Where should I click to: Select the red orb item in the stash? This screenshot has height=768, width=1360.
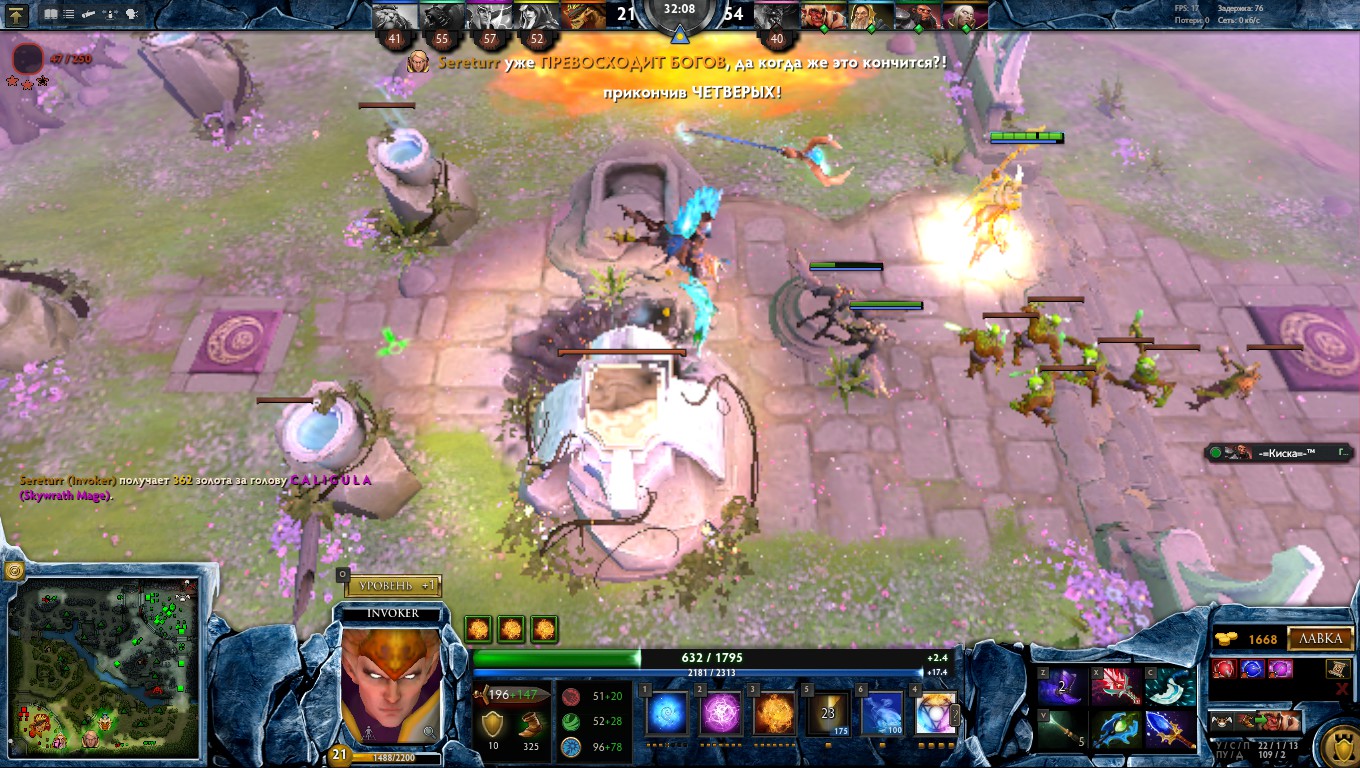pos(1224,669)
